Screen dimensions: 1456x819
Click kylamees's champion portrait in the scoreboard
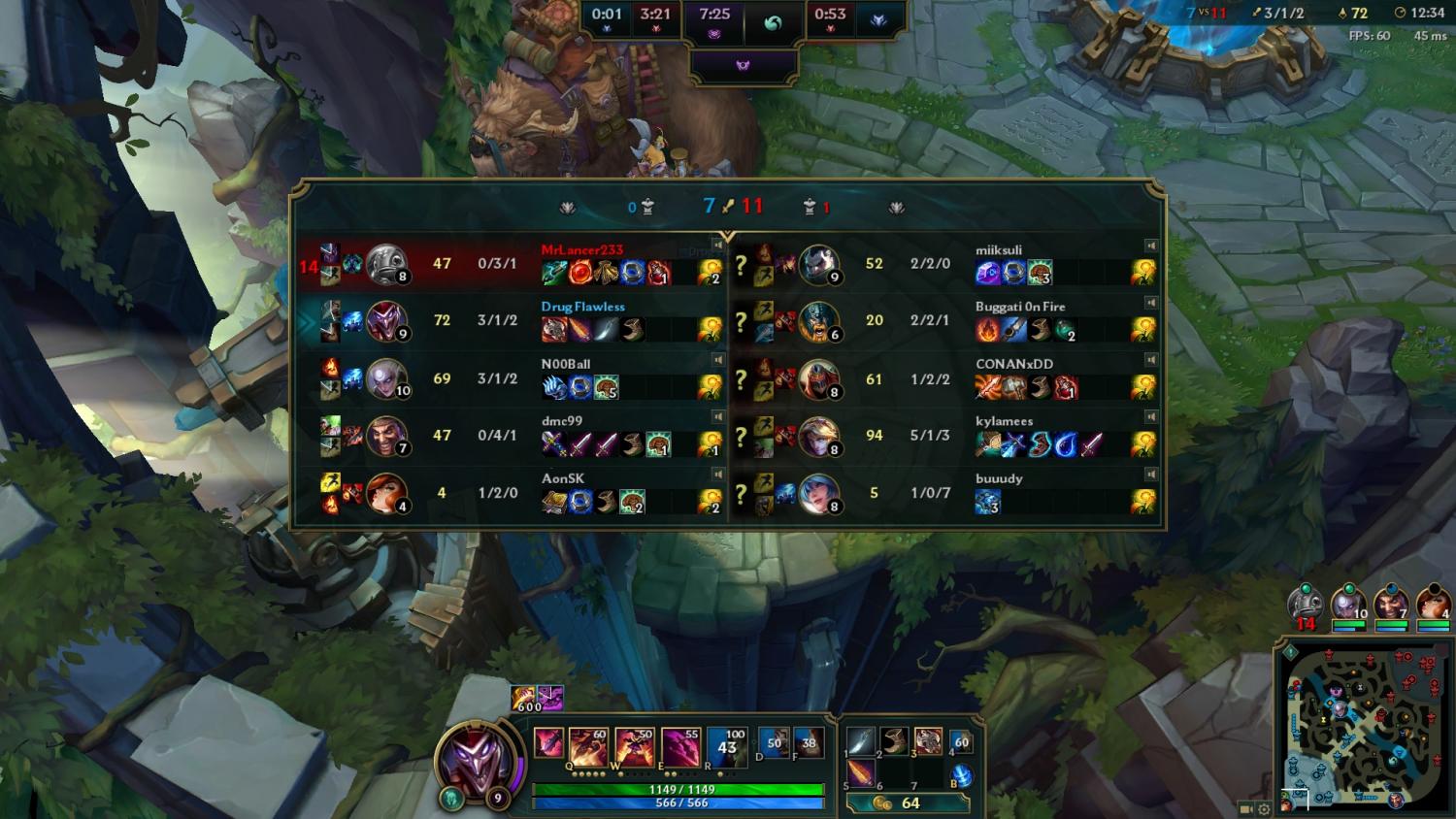point(818,436)
